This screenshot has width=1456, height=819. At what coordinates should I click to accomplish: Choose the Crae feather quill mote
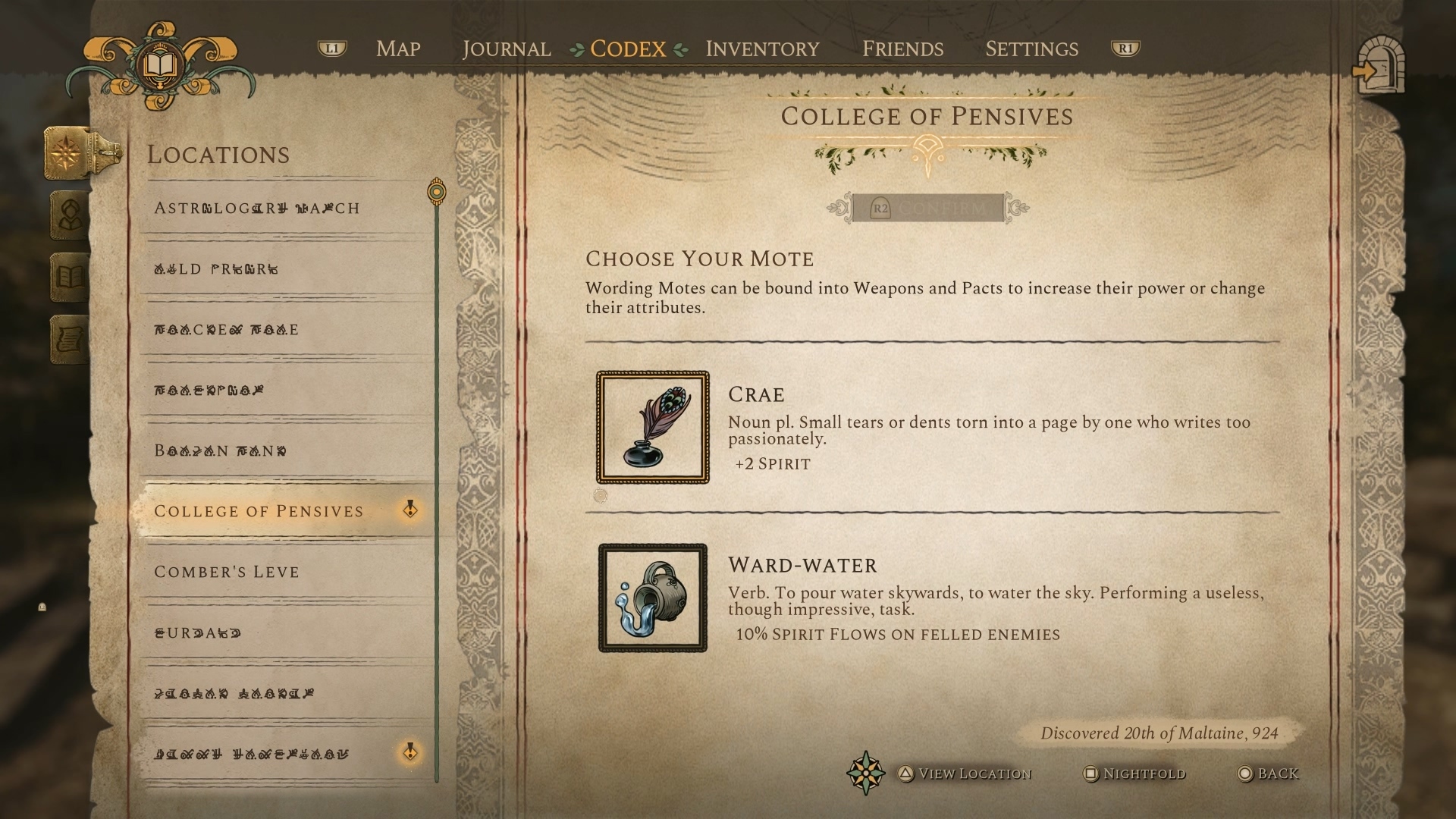pos(652,427)
